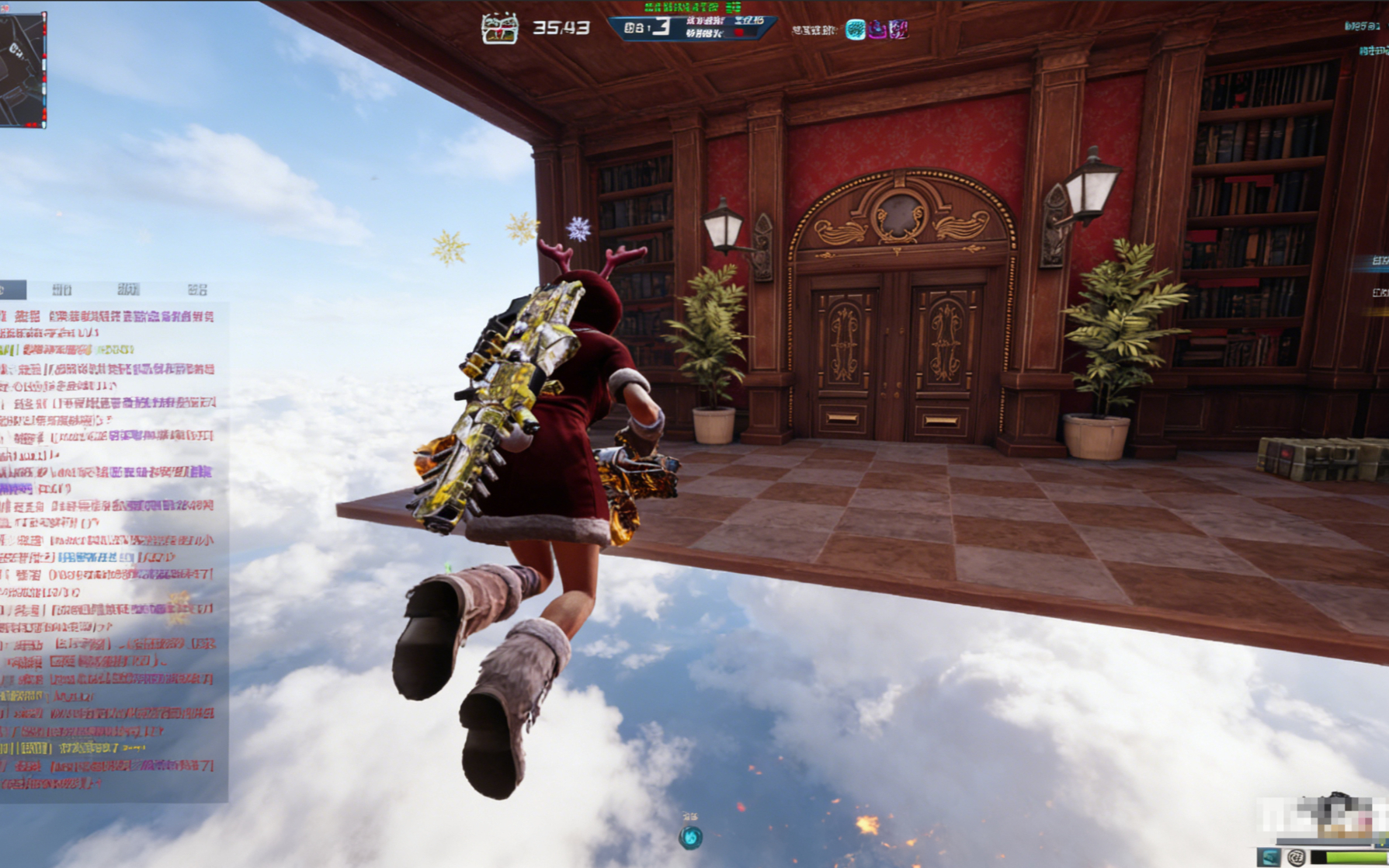Select the magenta skill icon at top
The image size is (1389, 868).
pyautogui.click(x=877, y=30)
